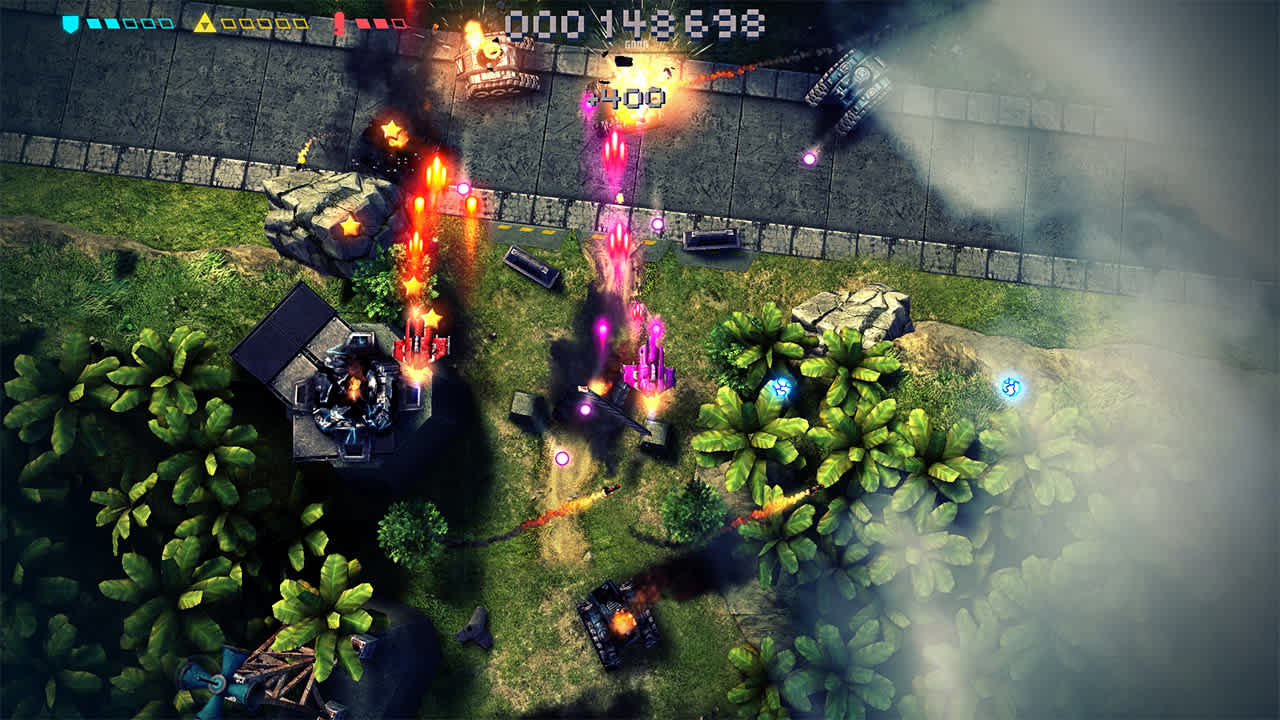The height and width of the screenshot is (720, 1280).
Task: Collect the golden star beside the rocks
Action: [x=349, y=227]
